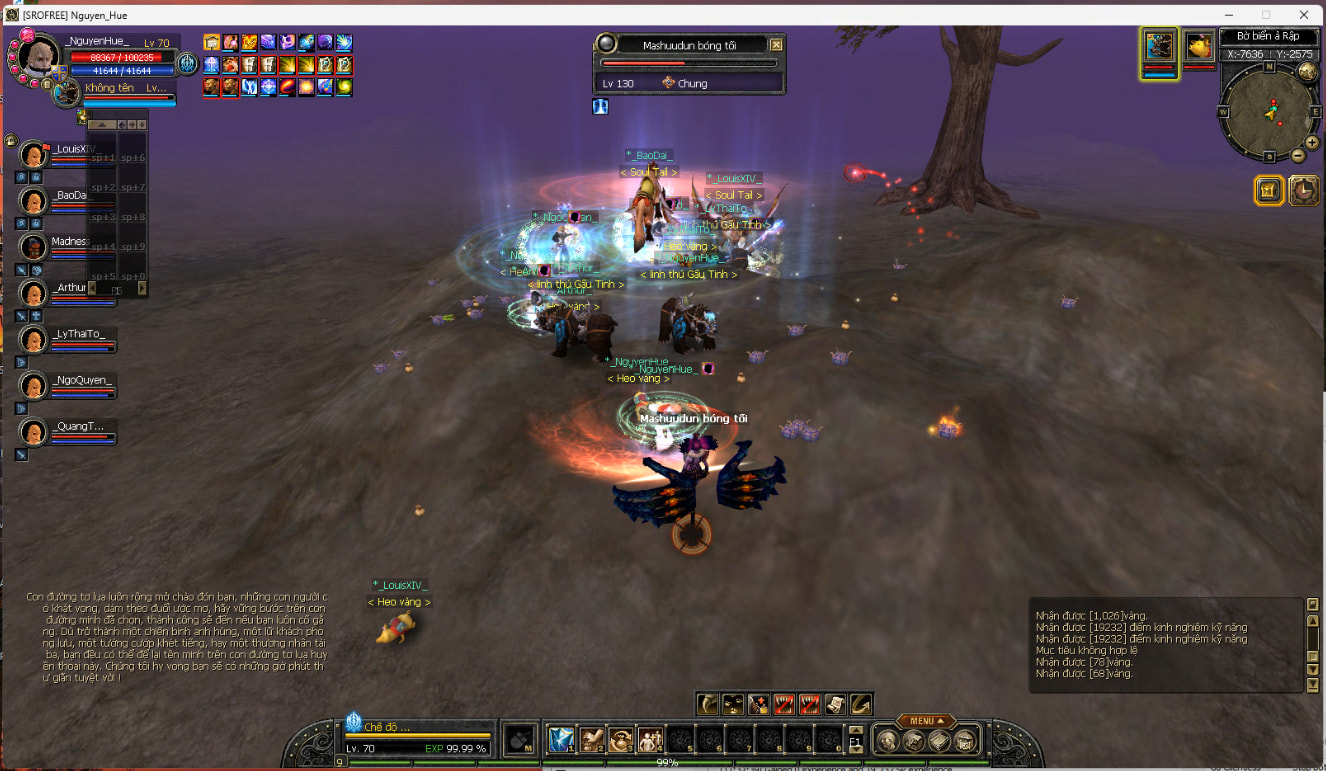Use the skill in hotbar slot 3
Screen dimensions: 1326x771
[x=621, y=739]
